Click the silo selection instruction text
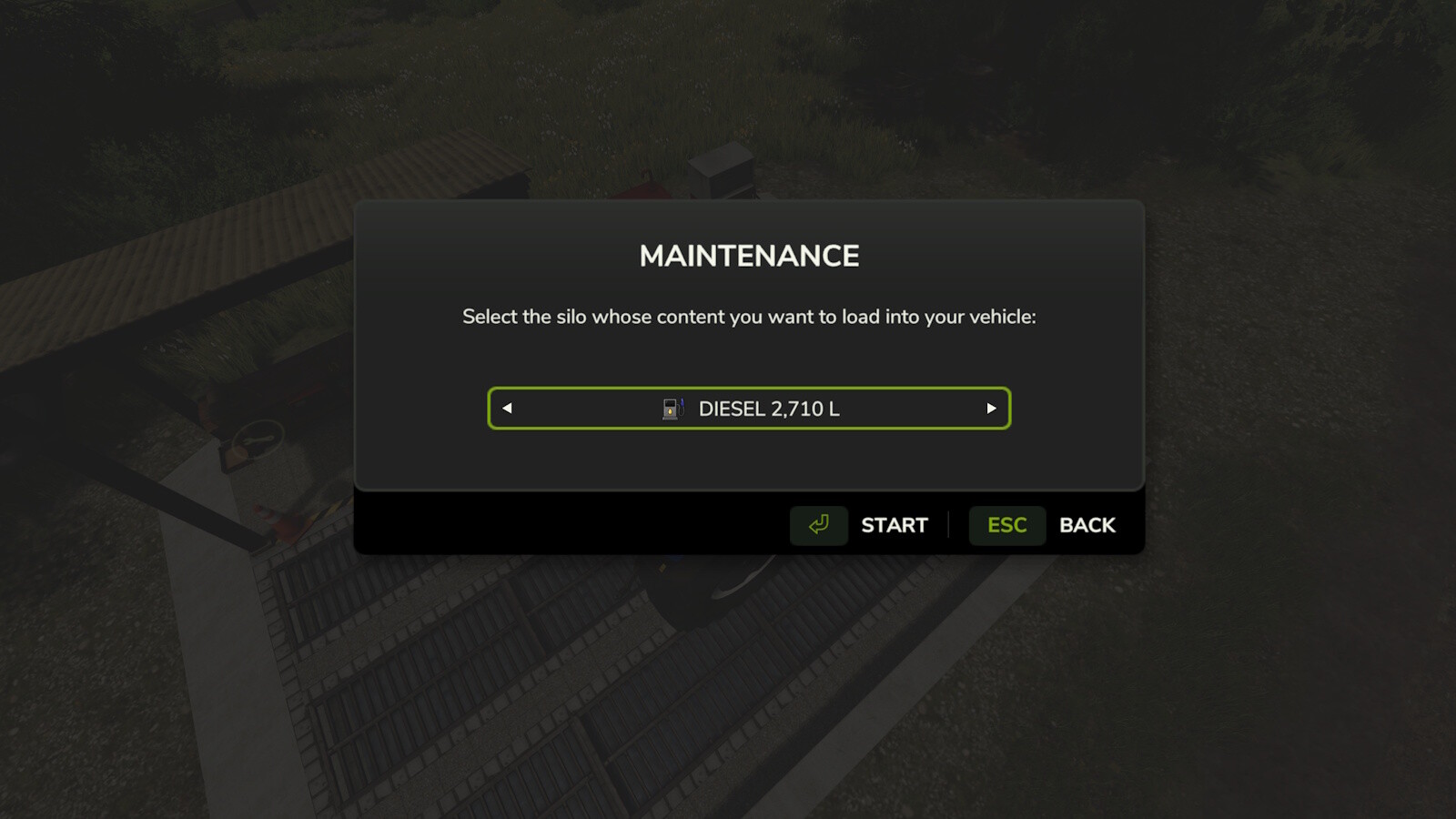 748,318
